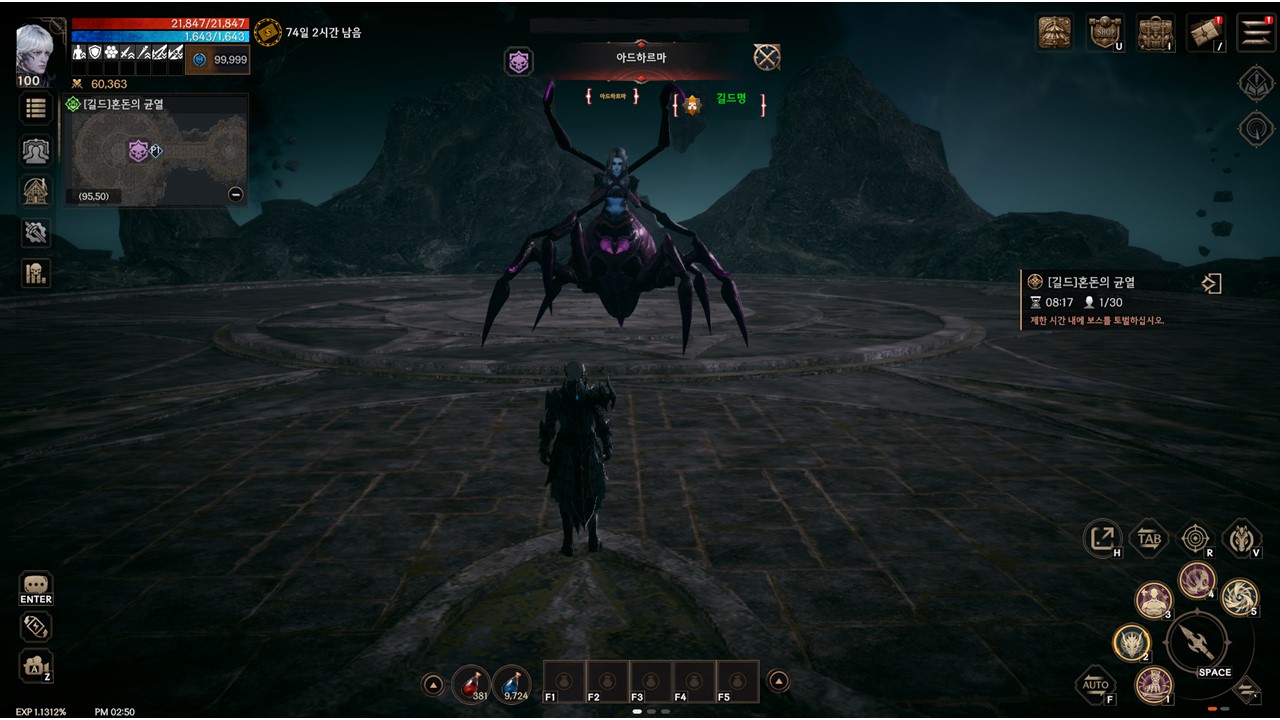Use the red health potion
The width and height of the screenshot is (1280, 720).
(x=471, y=683)
